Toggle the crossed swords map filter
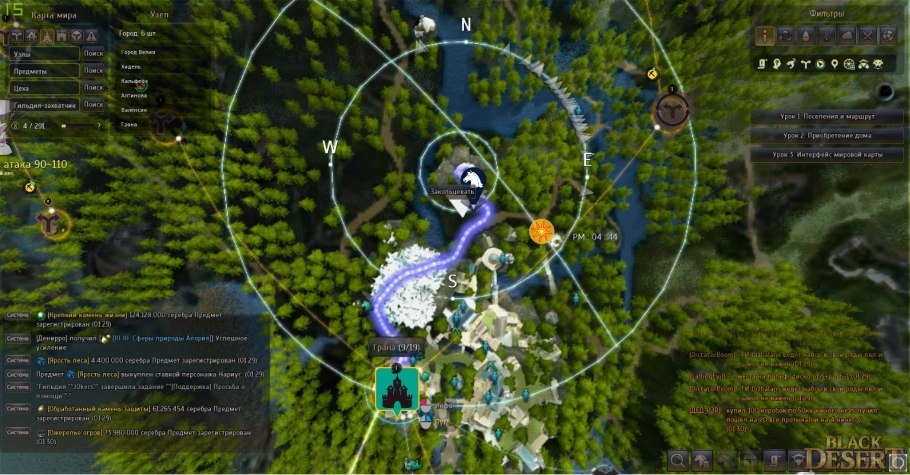The height and width of the screenshot is (475, 910). pos(867,36)
